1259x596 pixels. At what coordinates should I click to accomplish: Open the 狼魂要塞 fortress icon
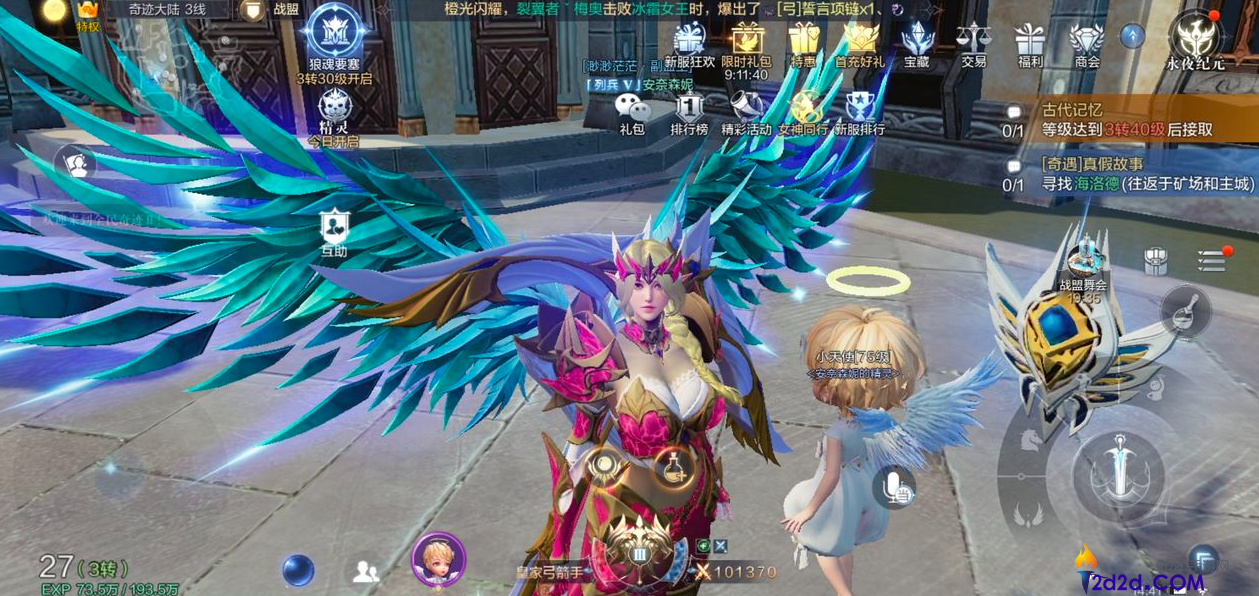(x=334, y=40)
